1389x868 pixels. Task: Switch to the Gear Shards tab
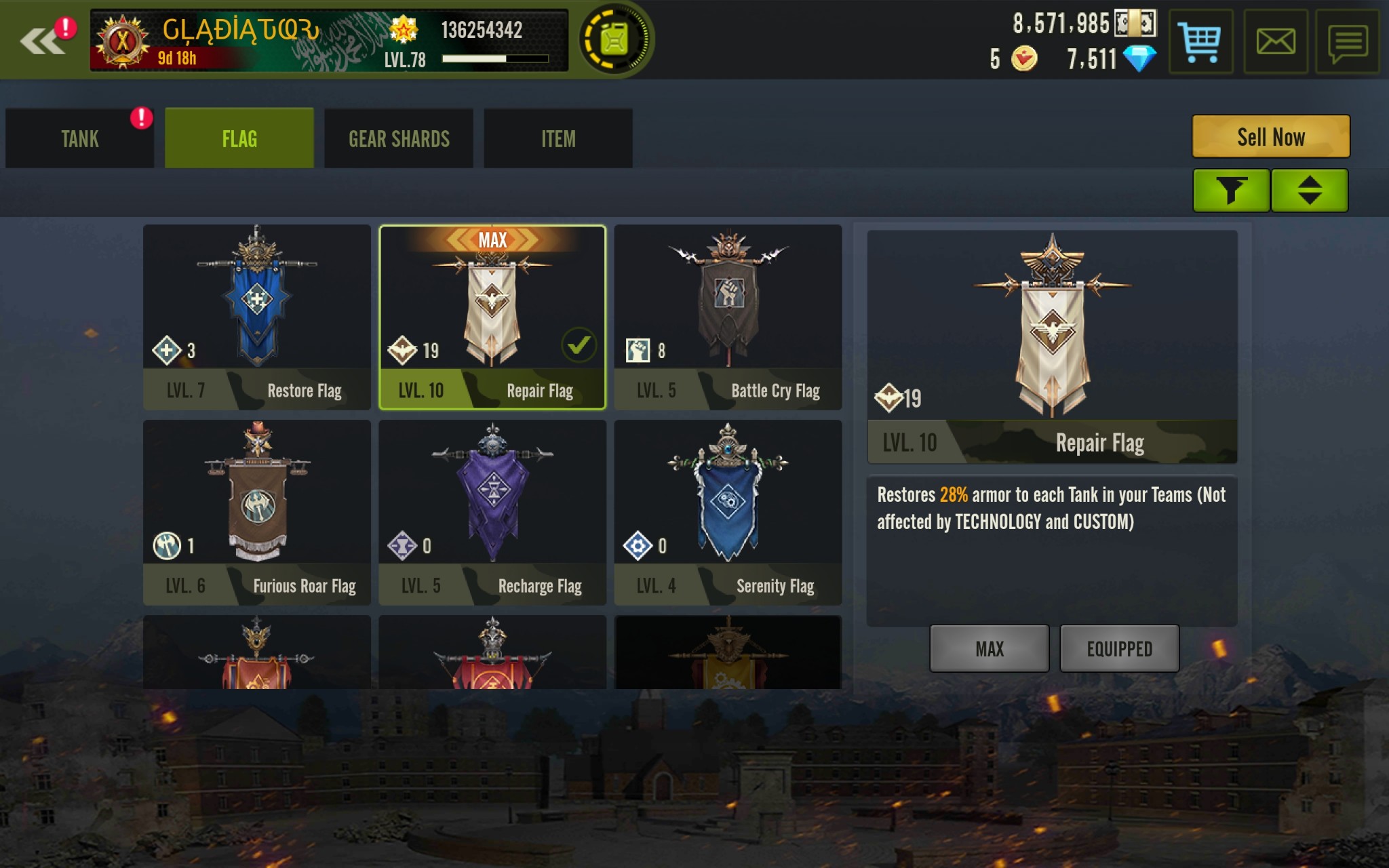point(399,139)
